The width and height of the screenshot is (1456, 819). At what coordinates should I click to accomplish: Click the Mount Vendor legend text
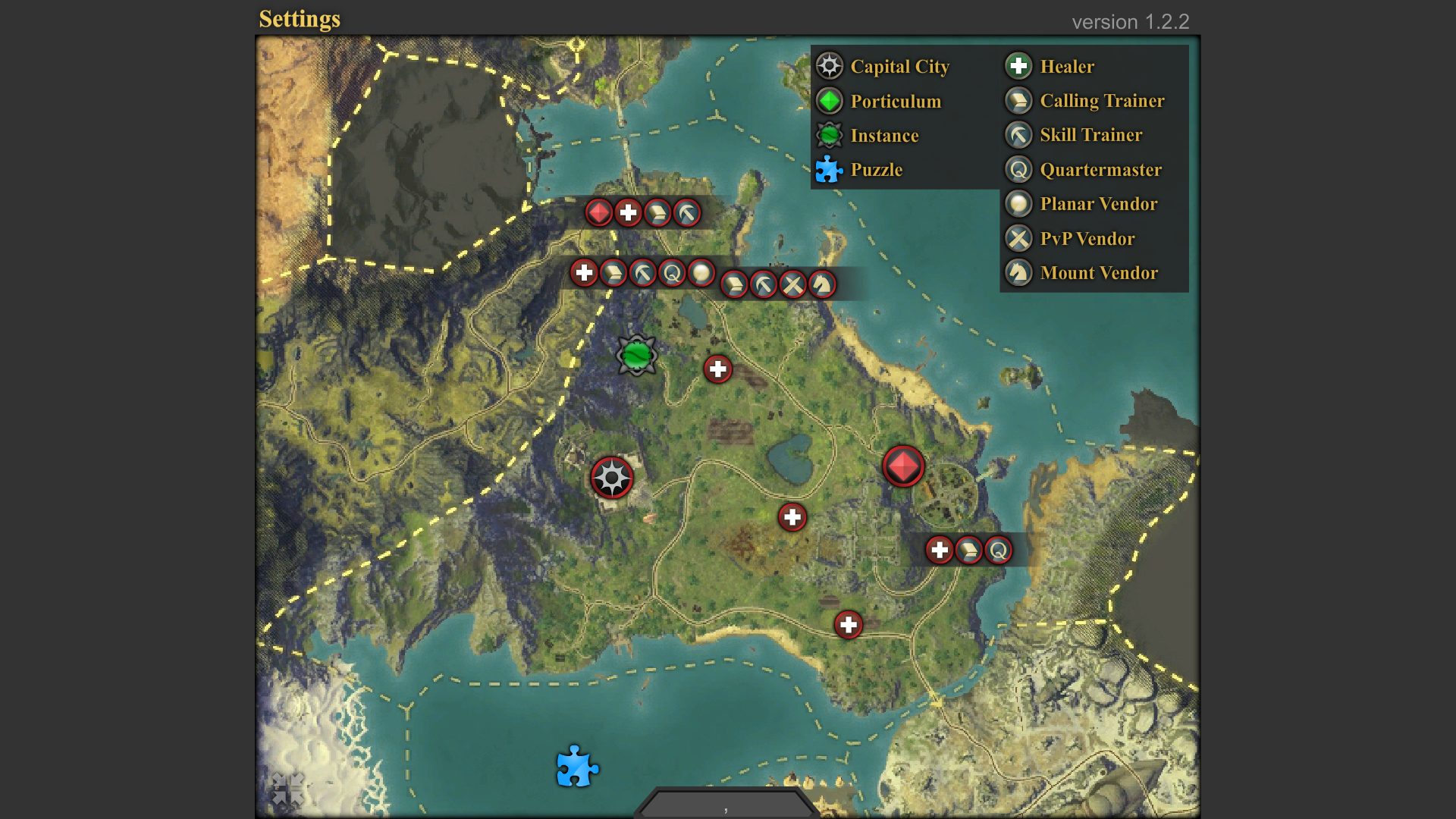(1099, 273)
